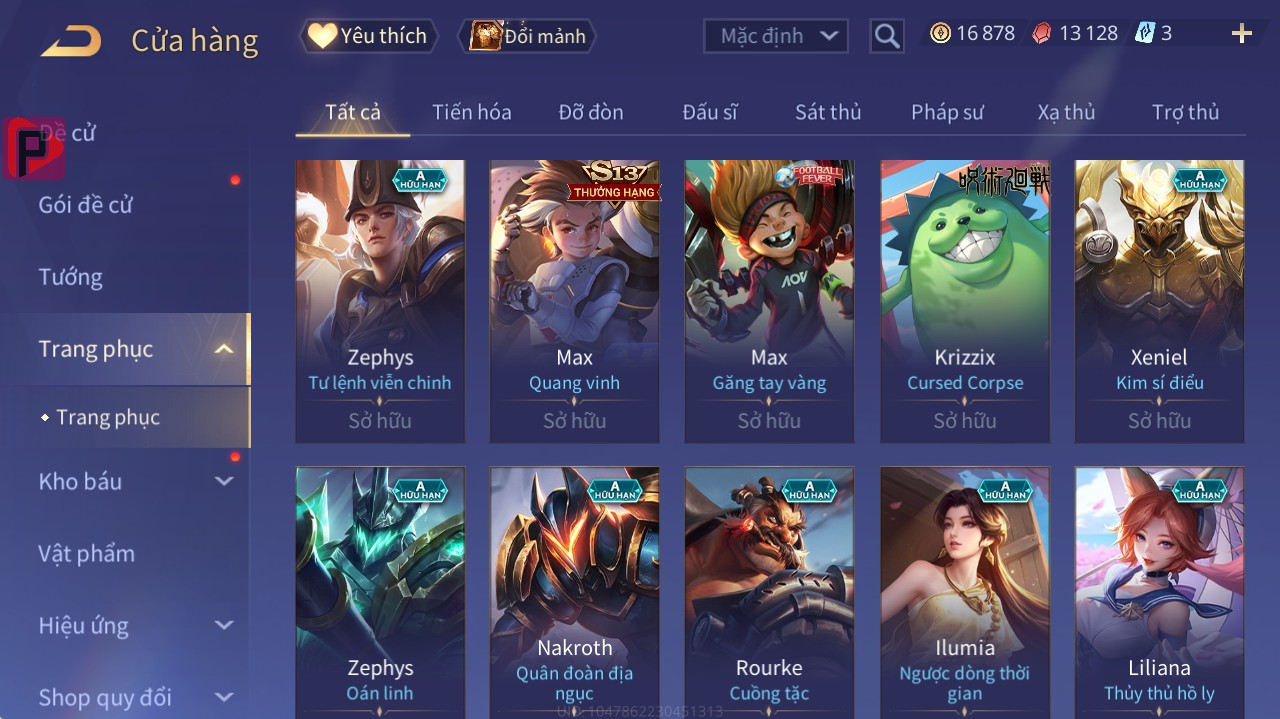
Task: Select the Krizzix Cursed Corpse skin card
Action: [964, 300]
